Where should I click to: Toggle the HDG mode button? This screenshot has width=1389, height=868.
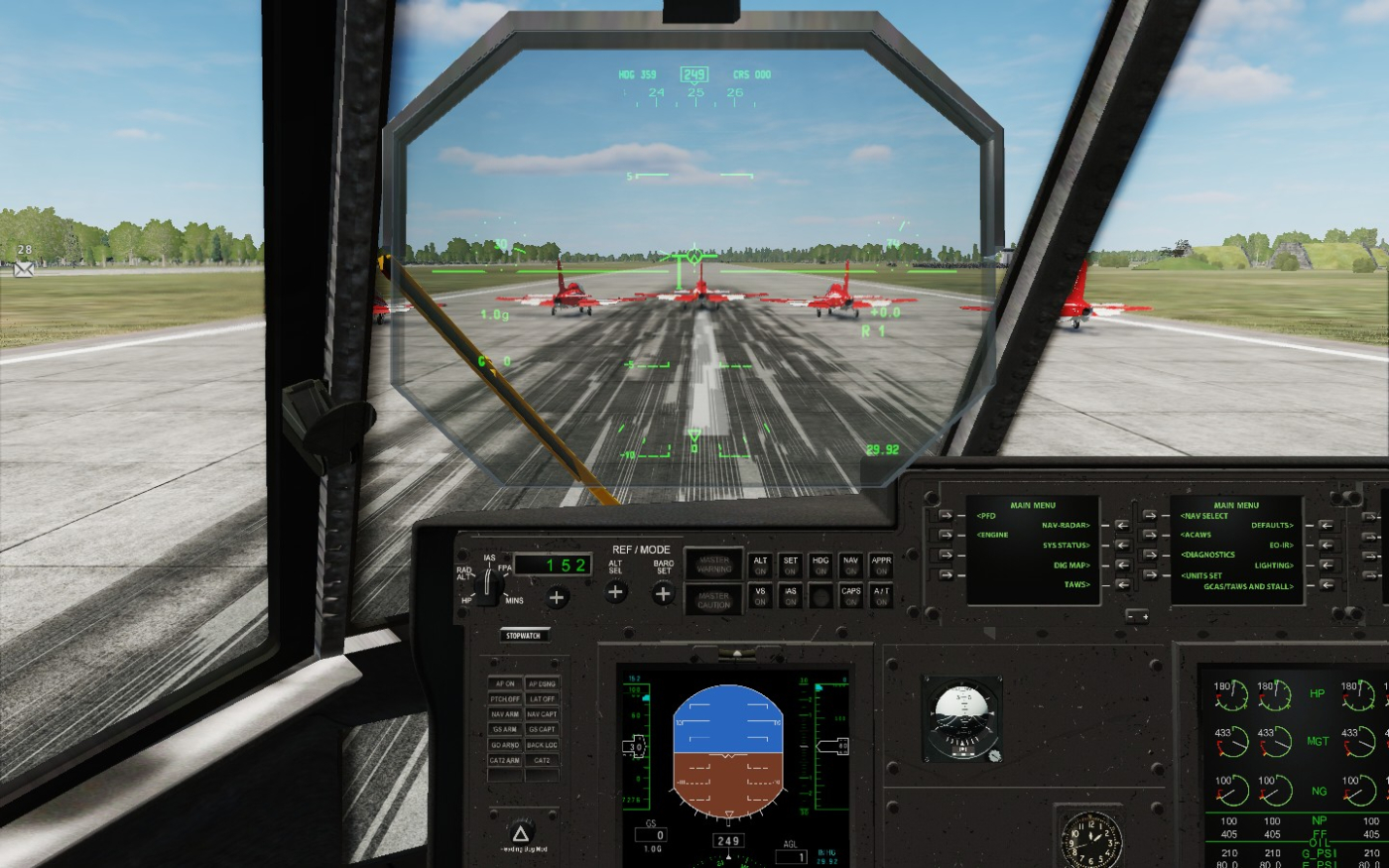[x=821, y=565]
